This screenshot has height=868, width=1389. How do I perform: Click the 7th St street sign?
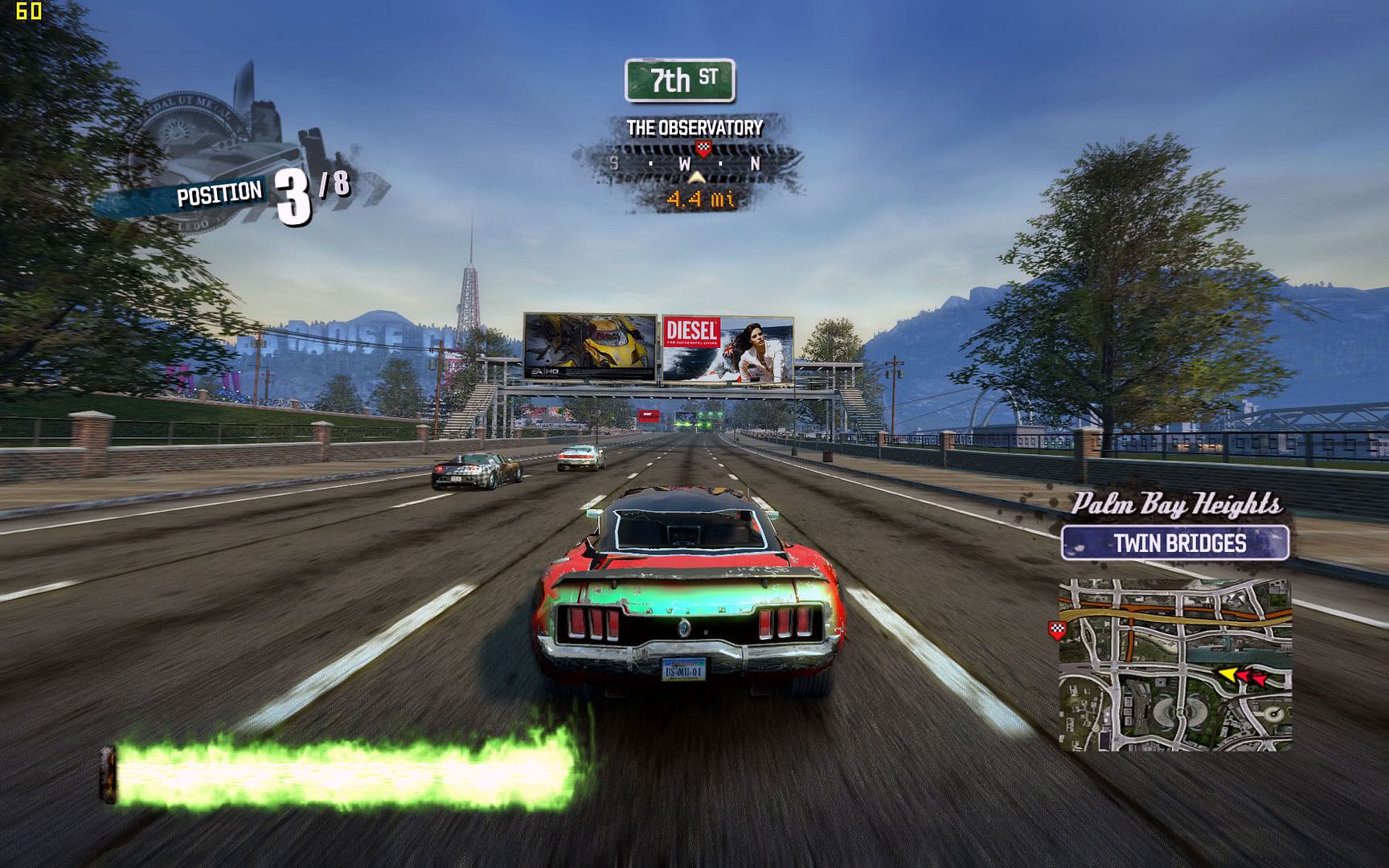[x=680, y=80]
